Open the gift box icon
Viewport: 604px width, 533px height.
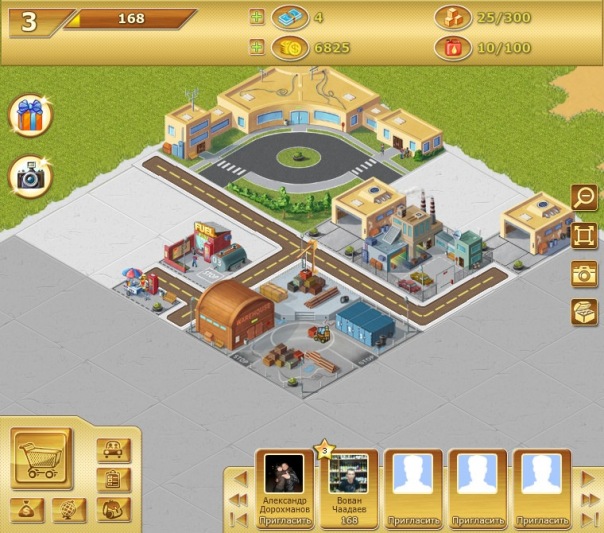(x=30, y=116)
